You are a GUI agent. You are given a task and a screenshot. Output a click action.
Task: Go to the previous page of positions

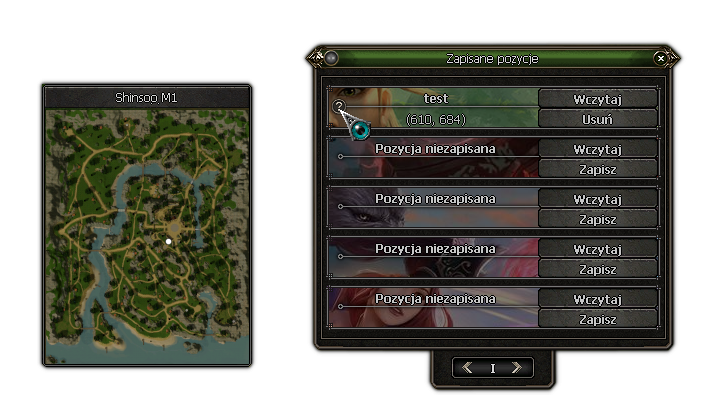[467, 368]
